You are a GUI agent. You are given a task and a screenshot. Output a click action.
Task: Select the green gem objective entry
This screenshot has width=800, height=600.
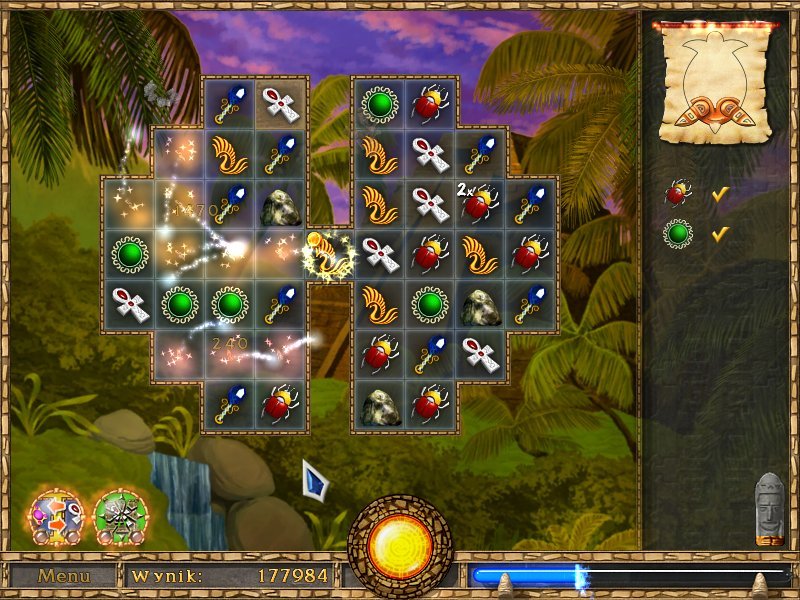(678, 233)
